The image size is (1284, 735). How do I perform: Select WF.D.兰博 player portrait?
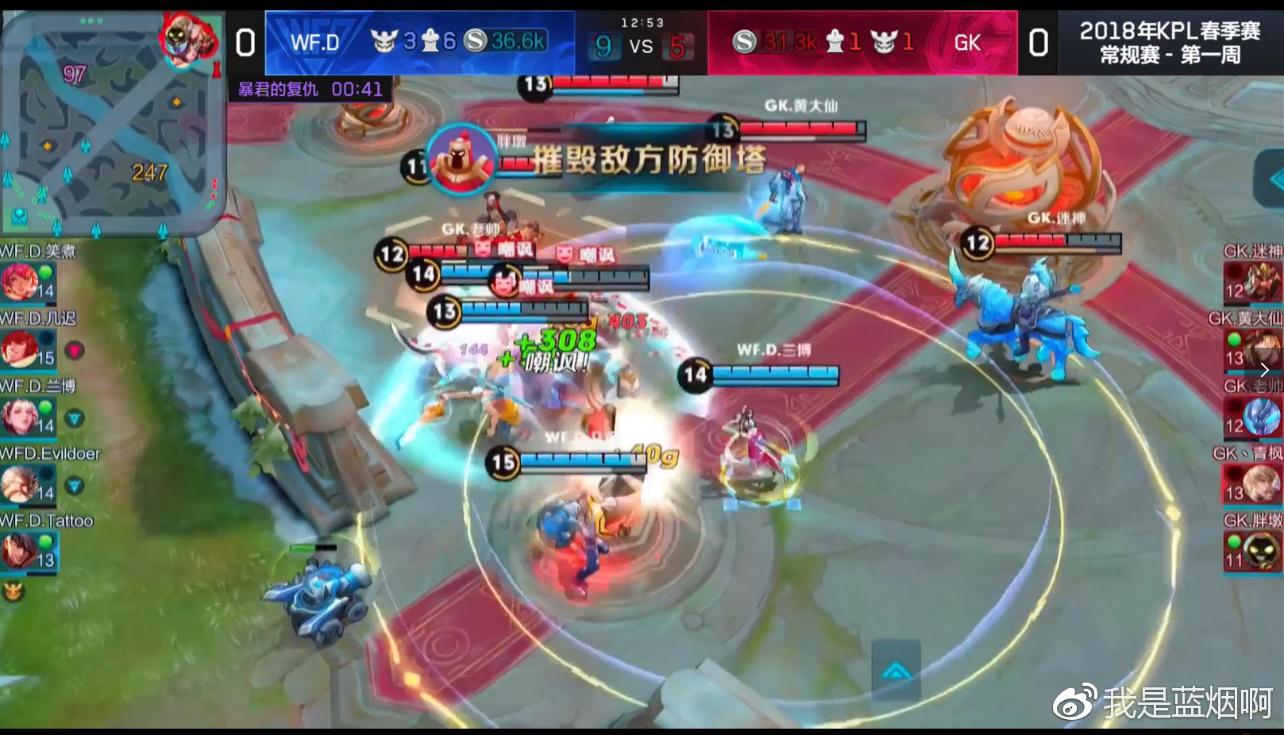(19, 416)
